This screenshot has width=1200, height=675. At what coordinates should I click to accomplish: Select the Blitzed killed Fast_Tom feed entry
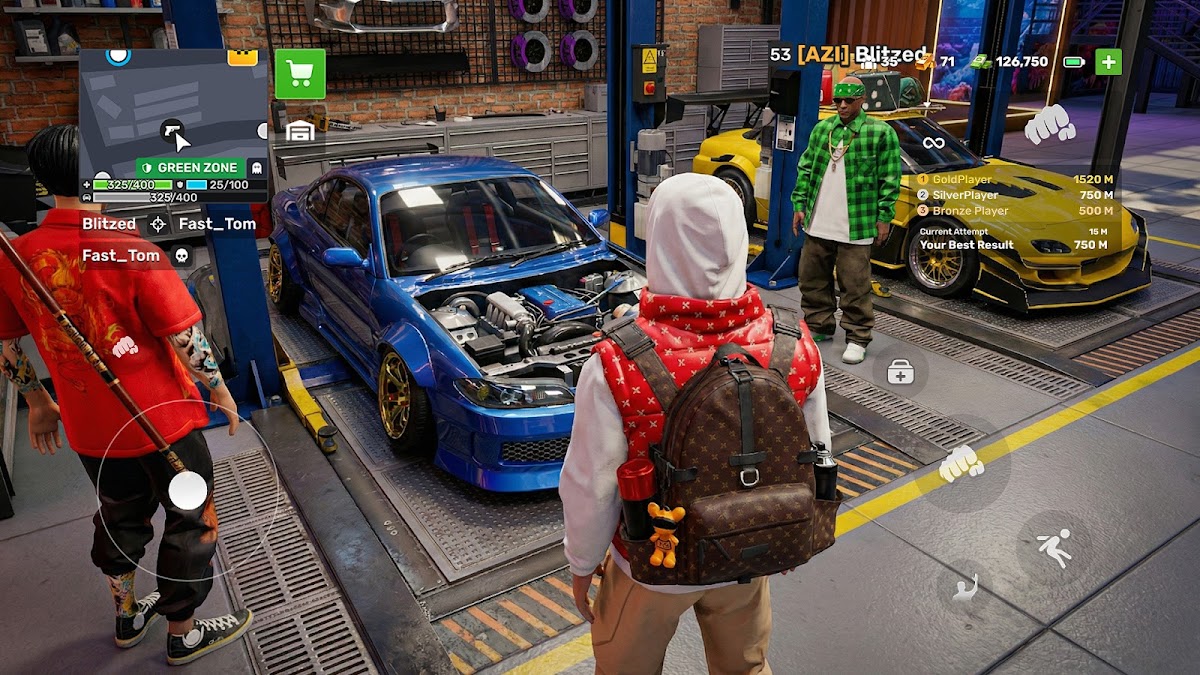coord(168,224)
